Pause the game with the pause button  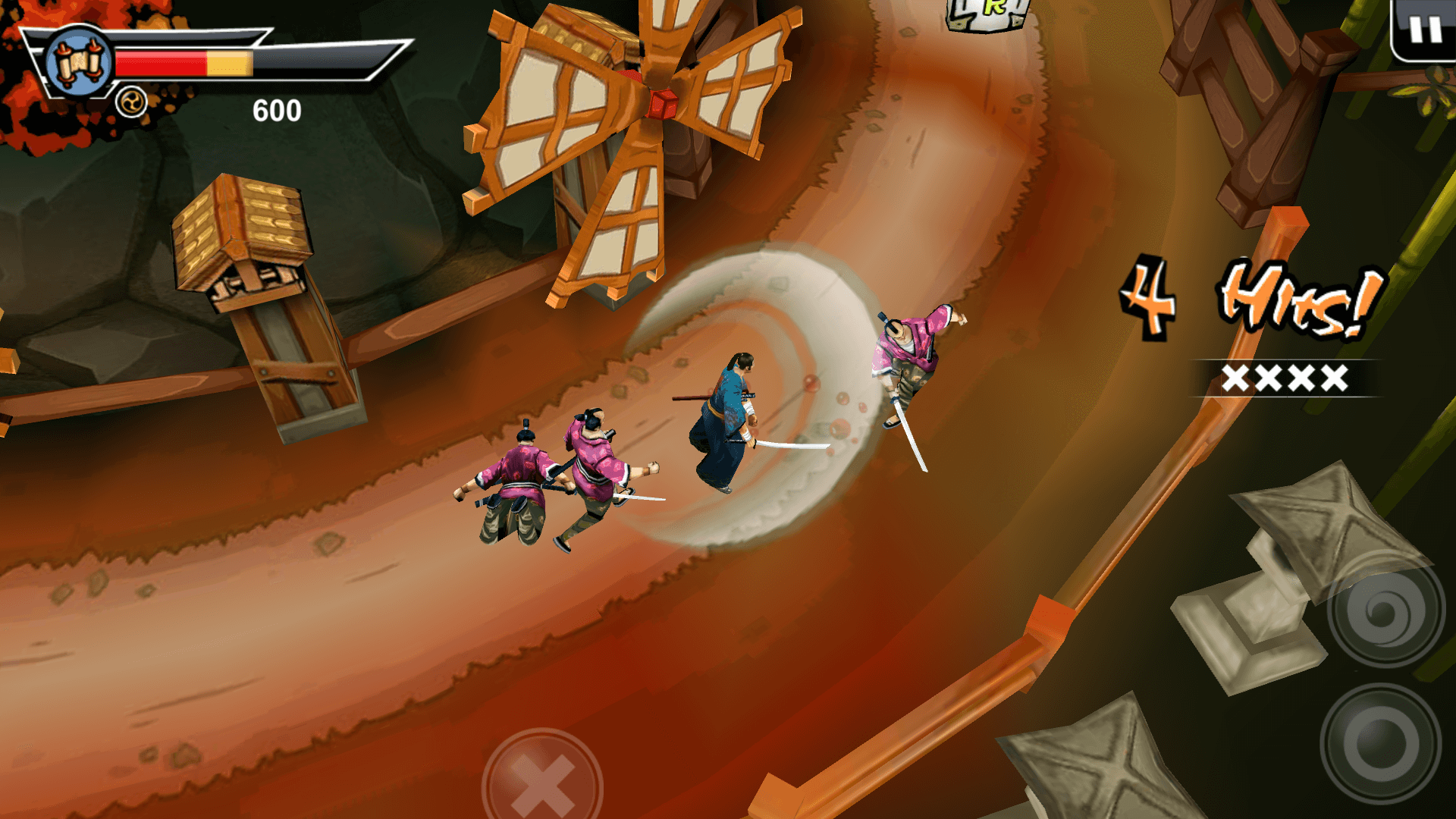[x=1425, y=30]
